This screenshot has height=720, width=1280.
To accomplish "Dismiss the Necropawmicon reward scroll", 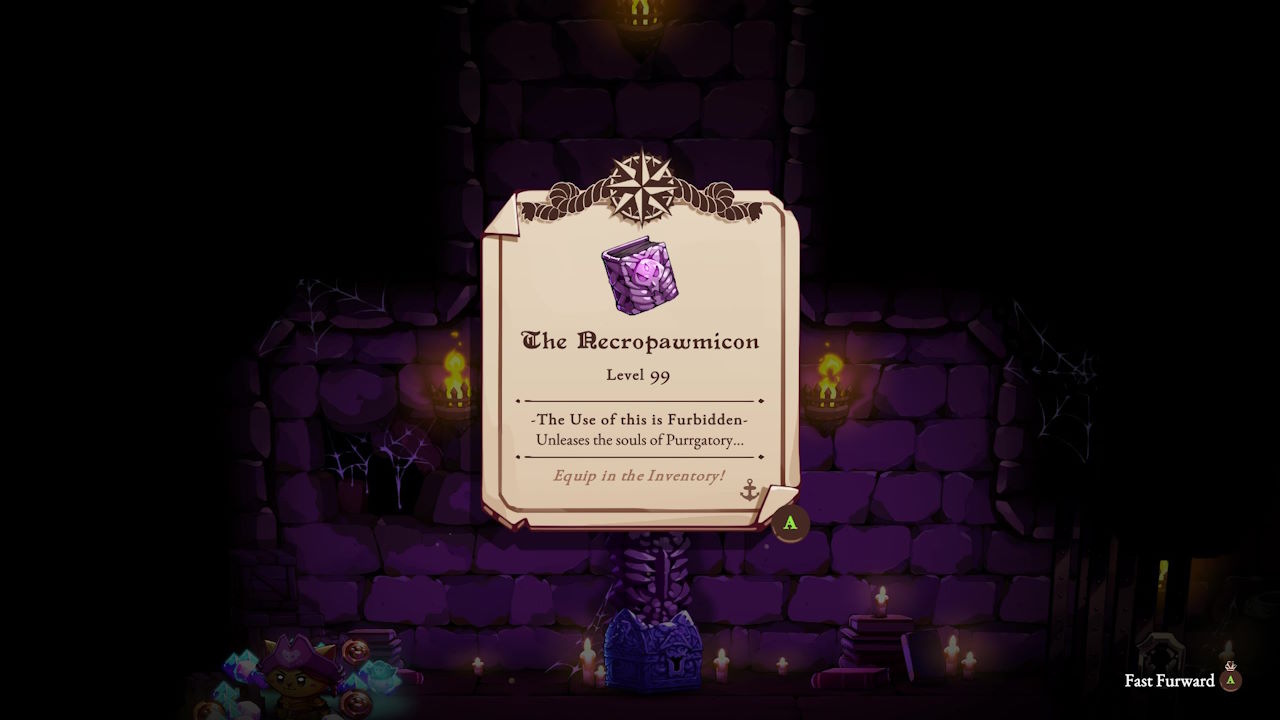I will pos(790,523).
